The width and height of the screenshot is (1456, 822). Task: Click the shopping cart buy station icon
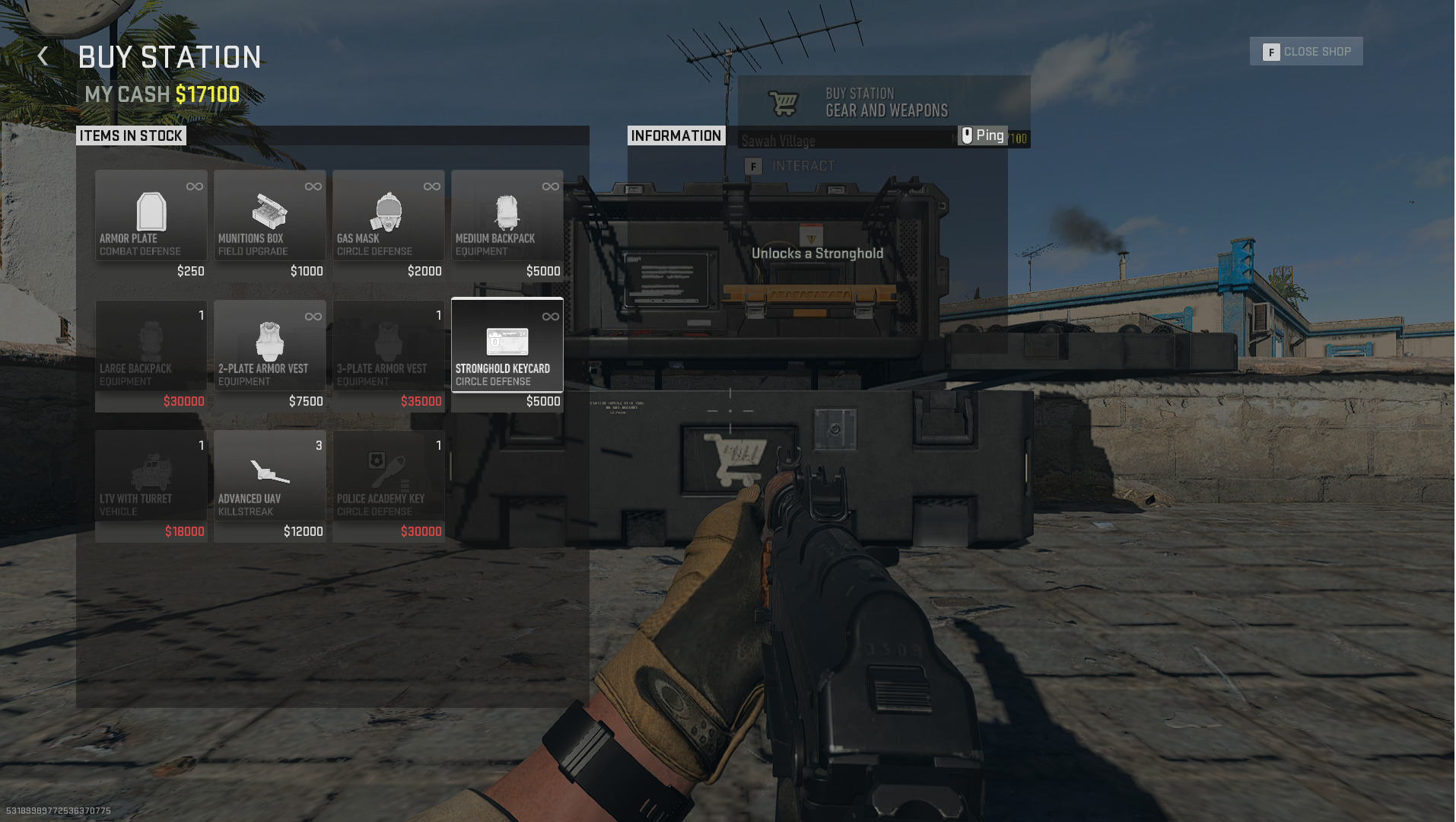784,100
